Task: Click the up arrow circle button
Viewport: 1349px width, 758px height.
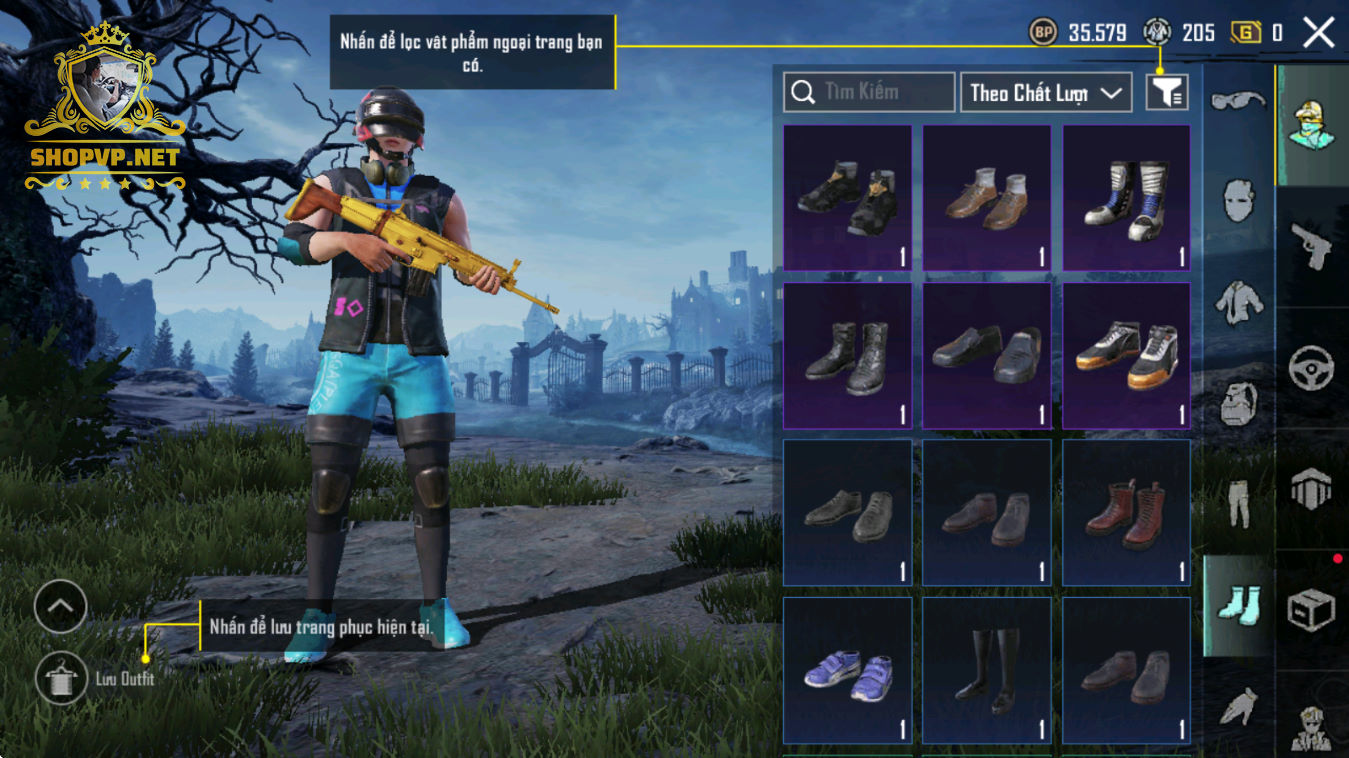Action: click(x=60, y=606)
